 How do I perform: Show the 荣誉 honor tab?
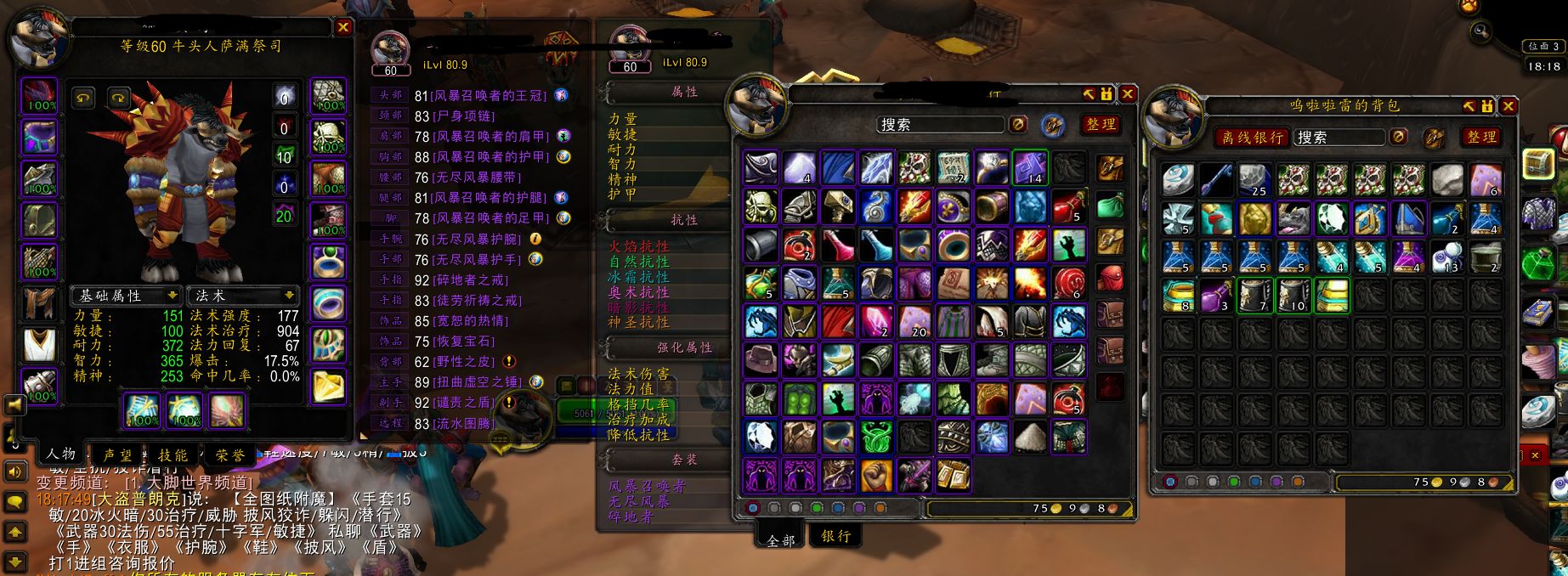coord(229,455)
